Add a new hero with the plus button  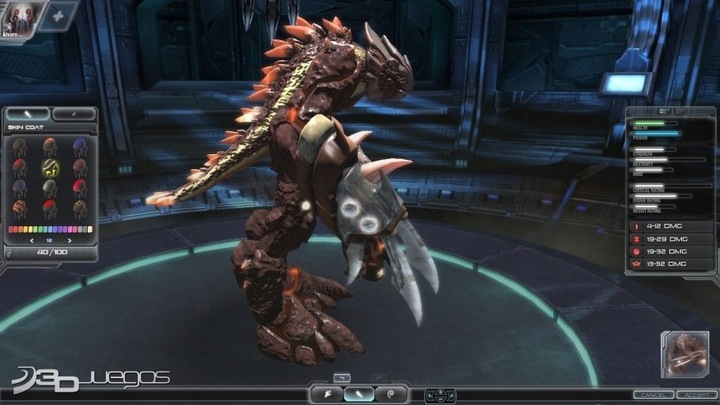58,17
